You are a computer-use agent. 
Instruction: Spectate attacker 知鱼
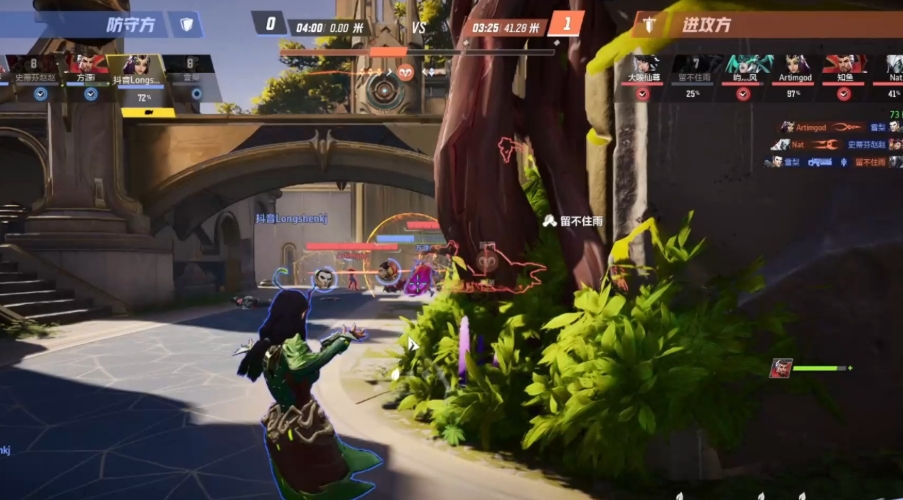[x=845, y=68]
